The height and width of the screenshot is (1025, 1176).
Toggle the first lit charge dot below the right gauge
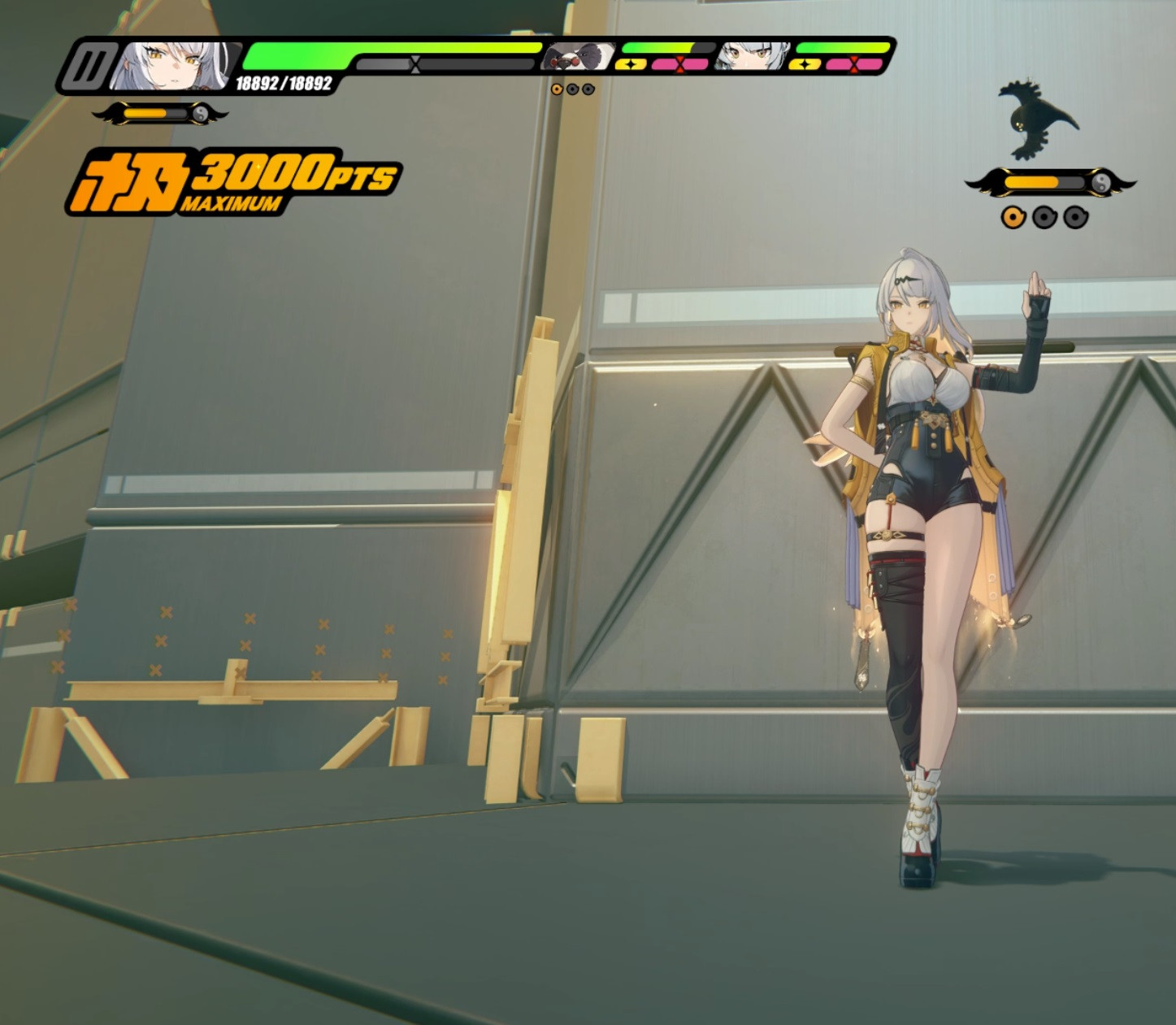(1013, 218)
